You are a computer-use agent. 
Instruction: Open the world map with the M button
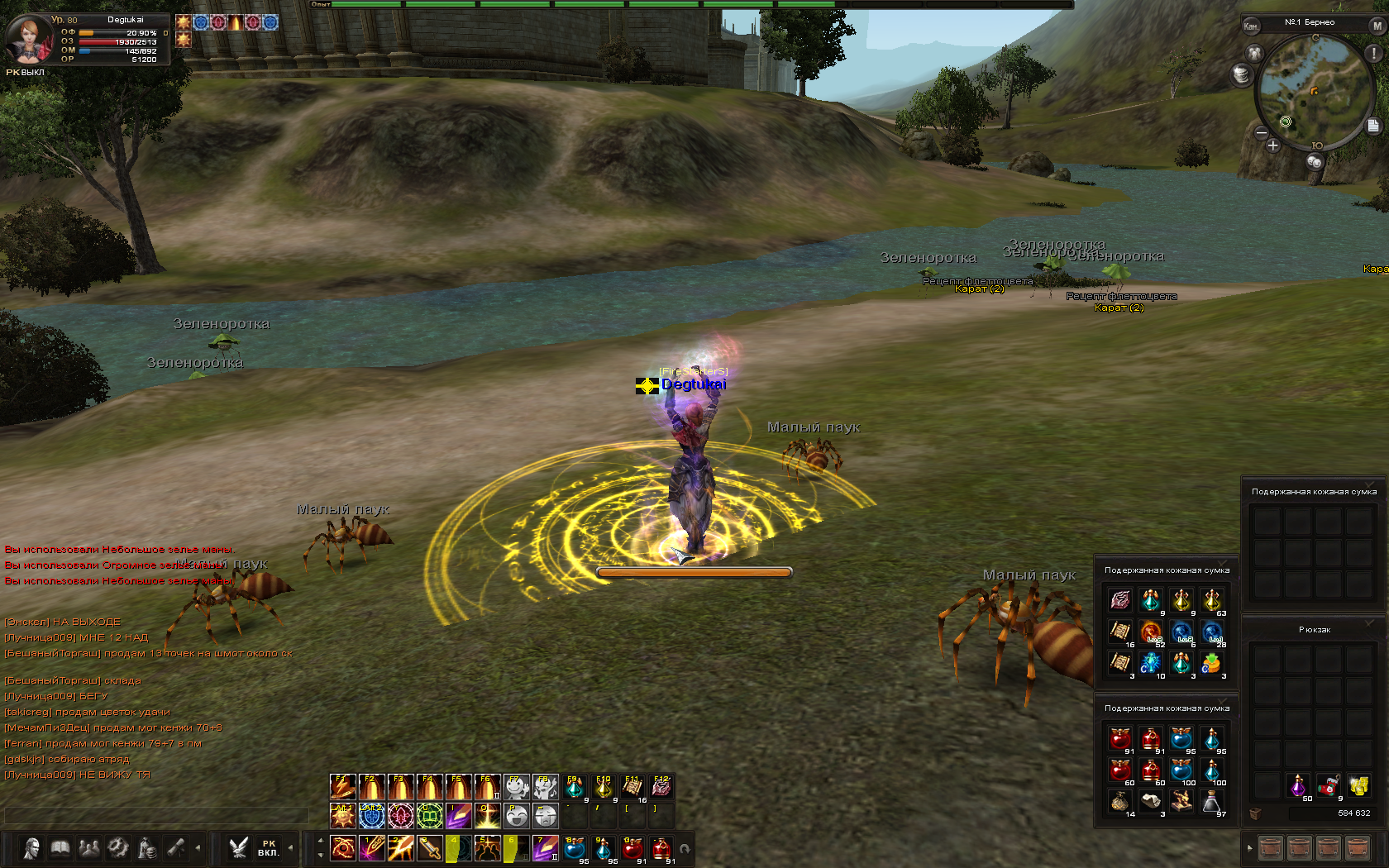pyautogui.click(x=1377, y=26)
